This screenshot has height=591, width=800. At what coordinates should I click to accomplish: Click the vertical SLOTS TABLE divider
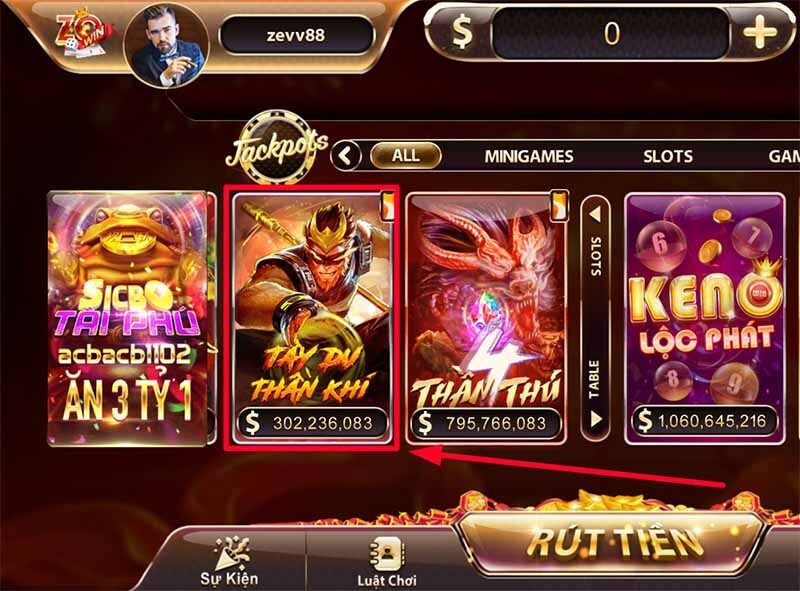595,316
